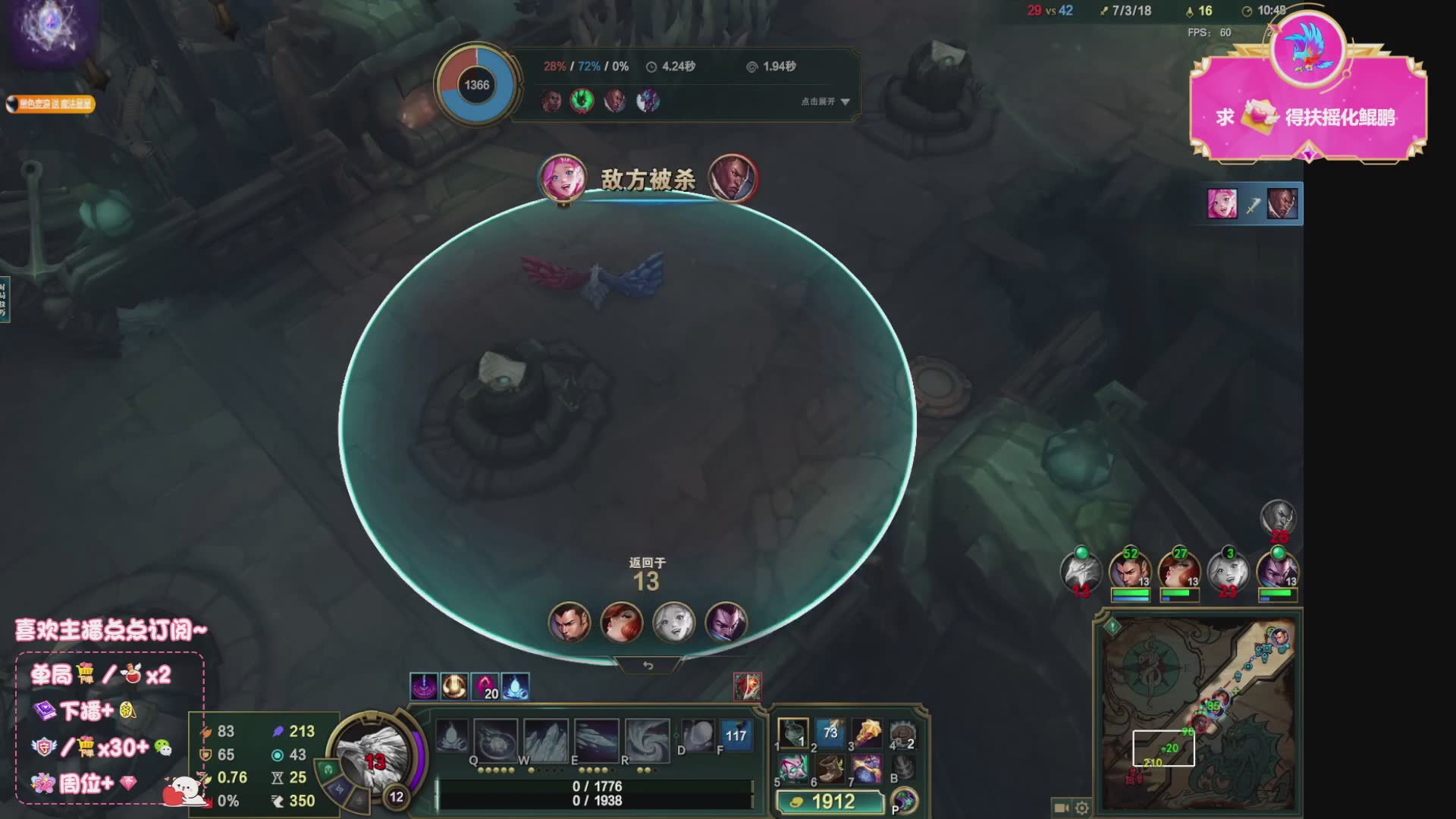
Task: Use the snowball summoner spell on D
Action: pos(698,735)
